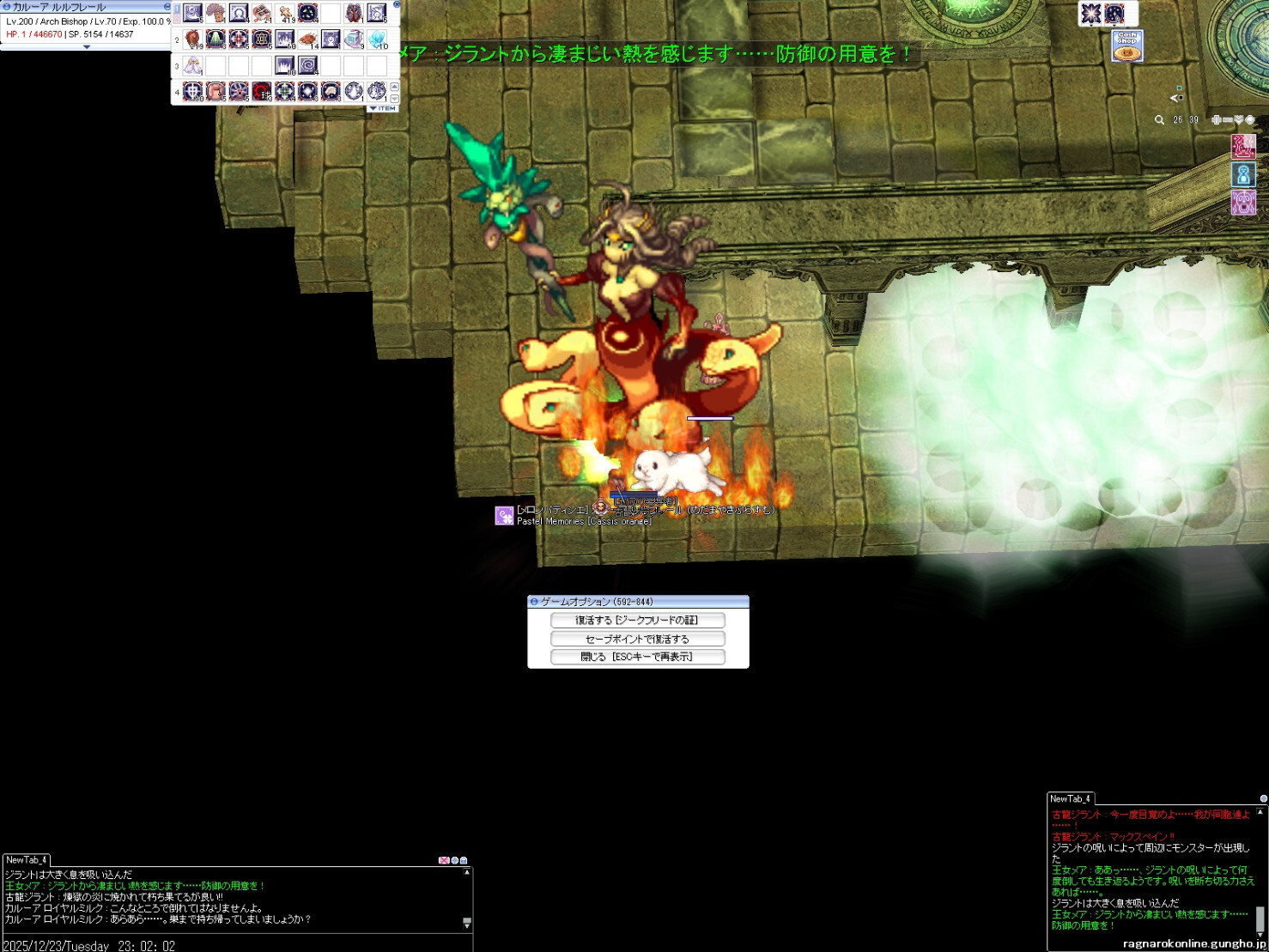Open the Cash Shop
Viewport: 1269px width, 952px height.
pos(1126,46)
